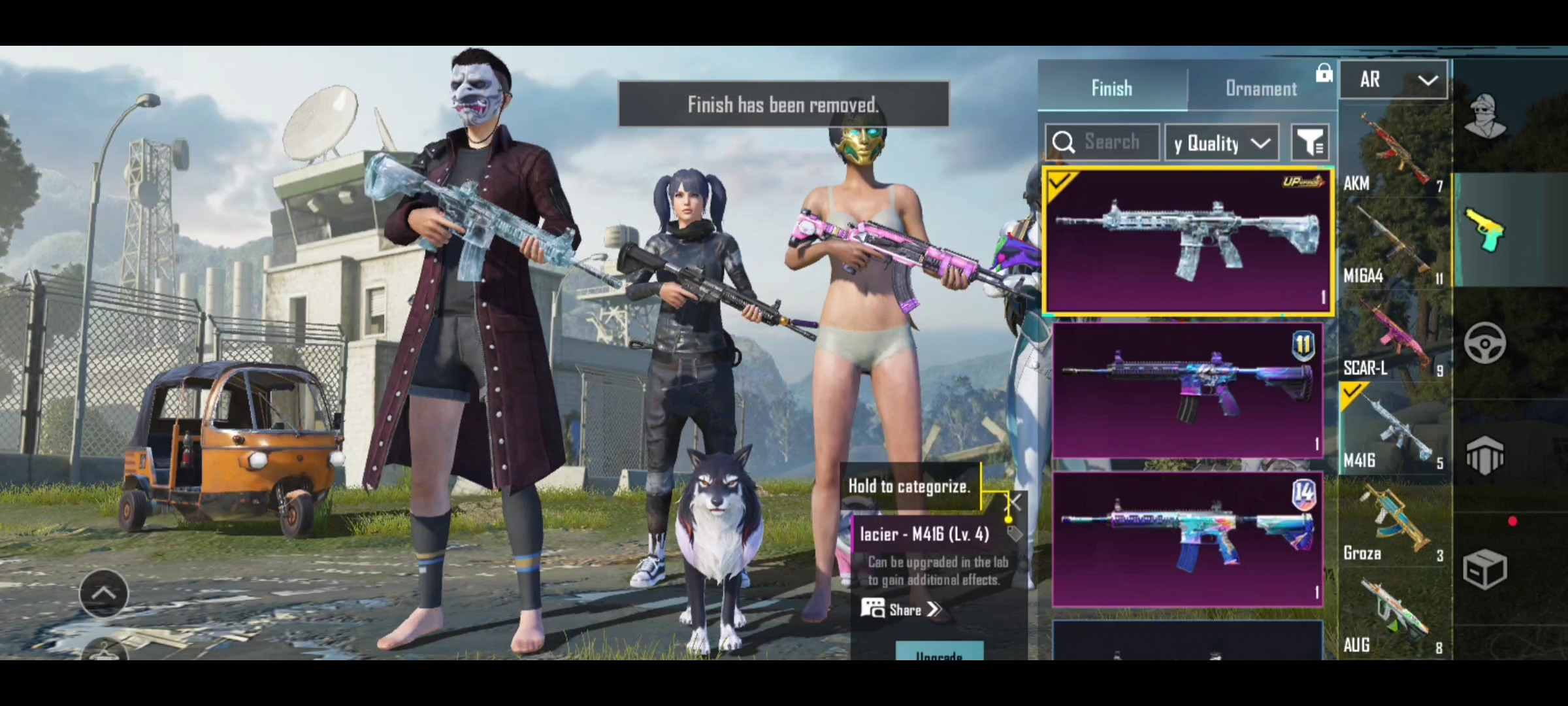
Task: Choose the M416 finish with badge 14
Action: click(1187, 539)
